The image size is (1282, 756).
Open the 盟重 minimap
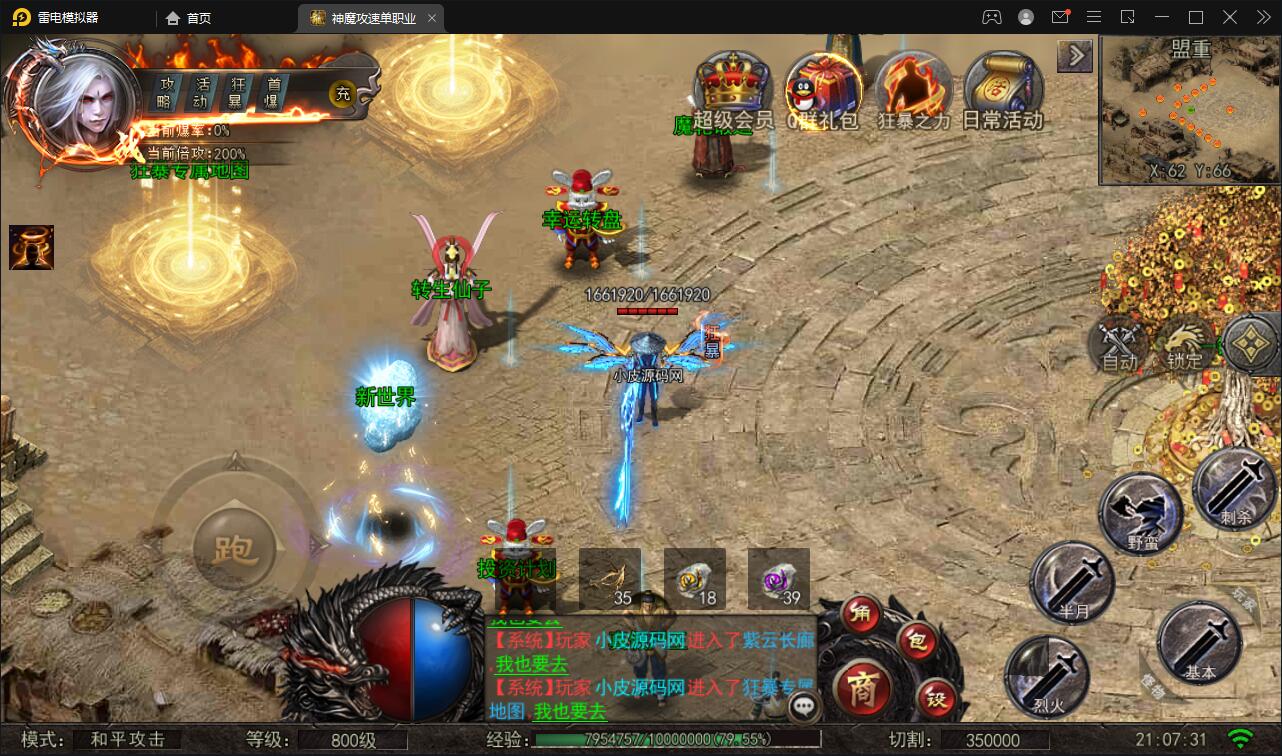[x=1188, y=110]
